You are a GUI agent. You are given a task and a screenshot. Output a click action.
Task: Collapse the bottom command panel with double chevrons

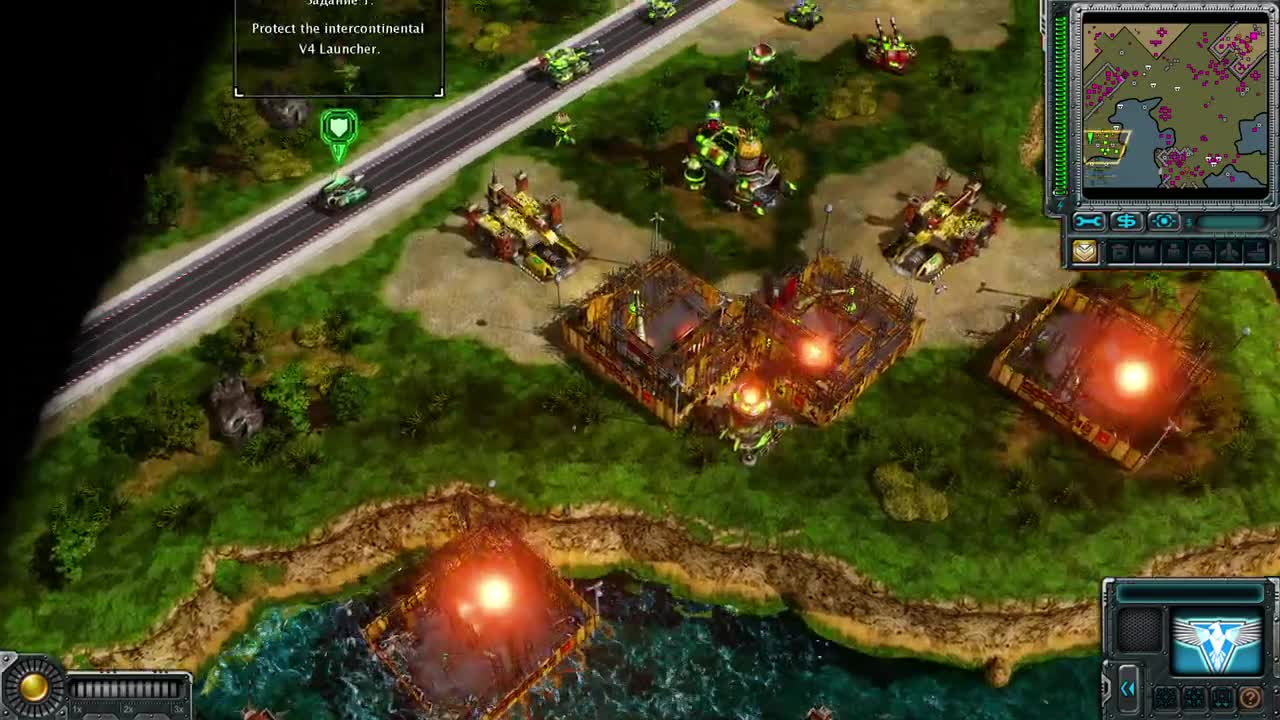coord(1128,688)
